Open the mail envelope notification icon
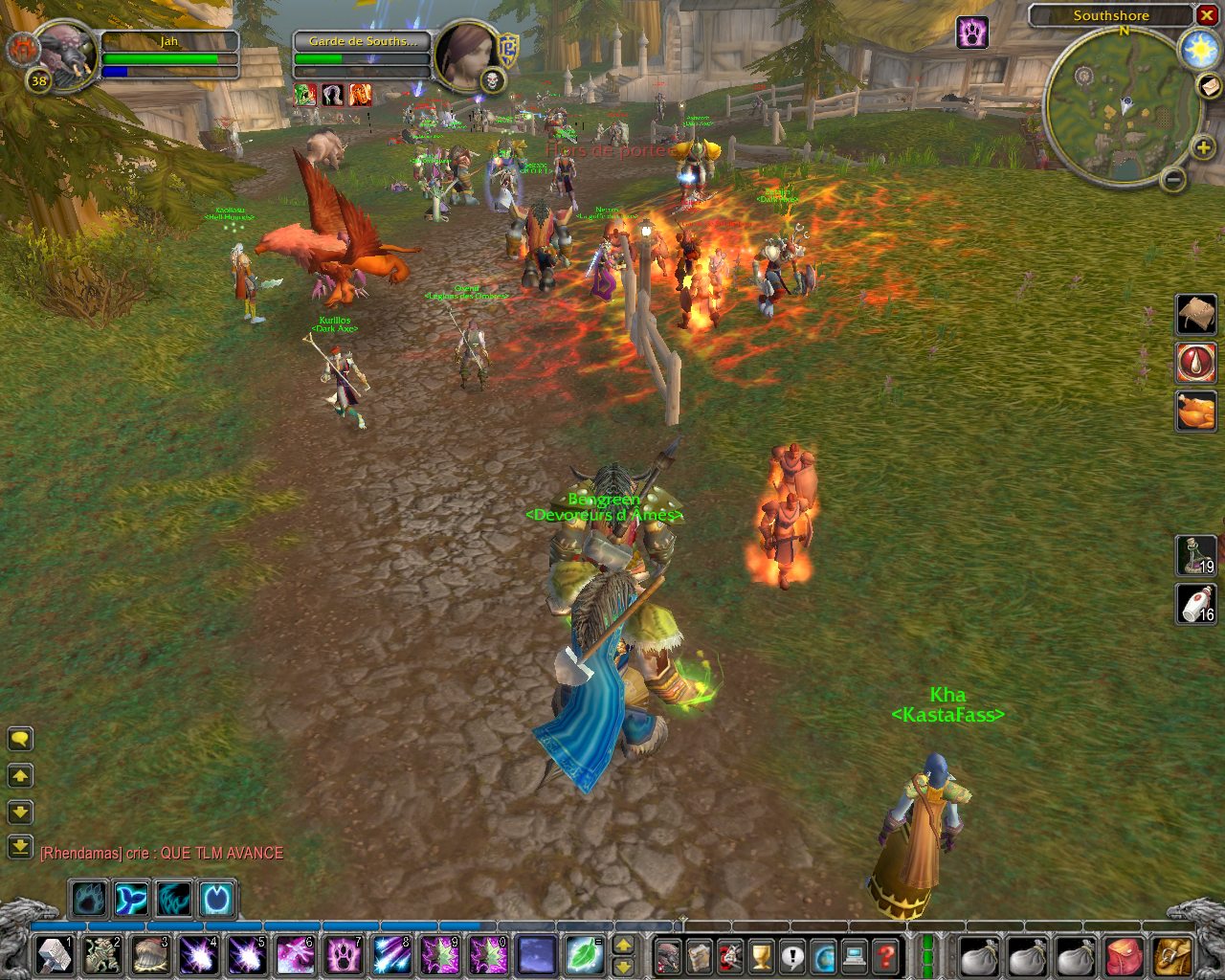 (1209, 86)
